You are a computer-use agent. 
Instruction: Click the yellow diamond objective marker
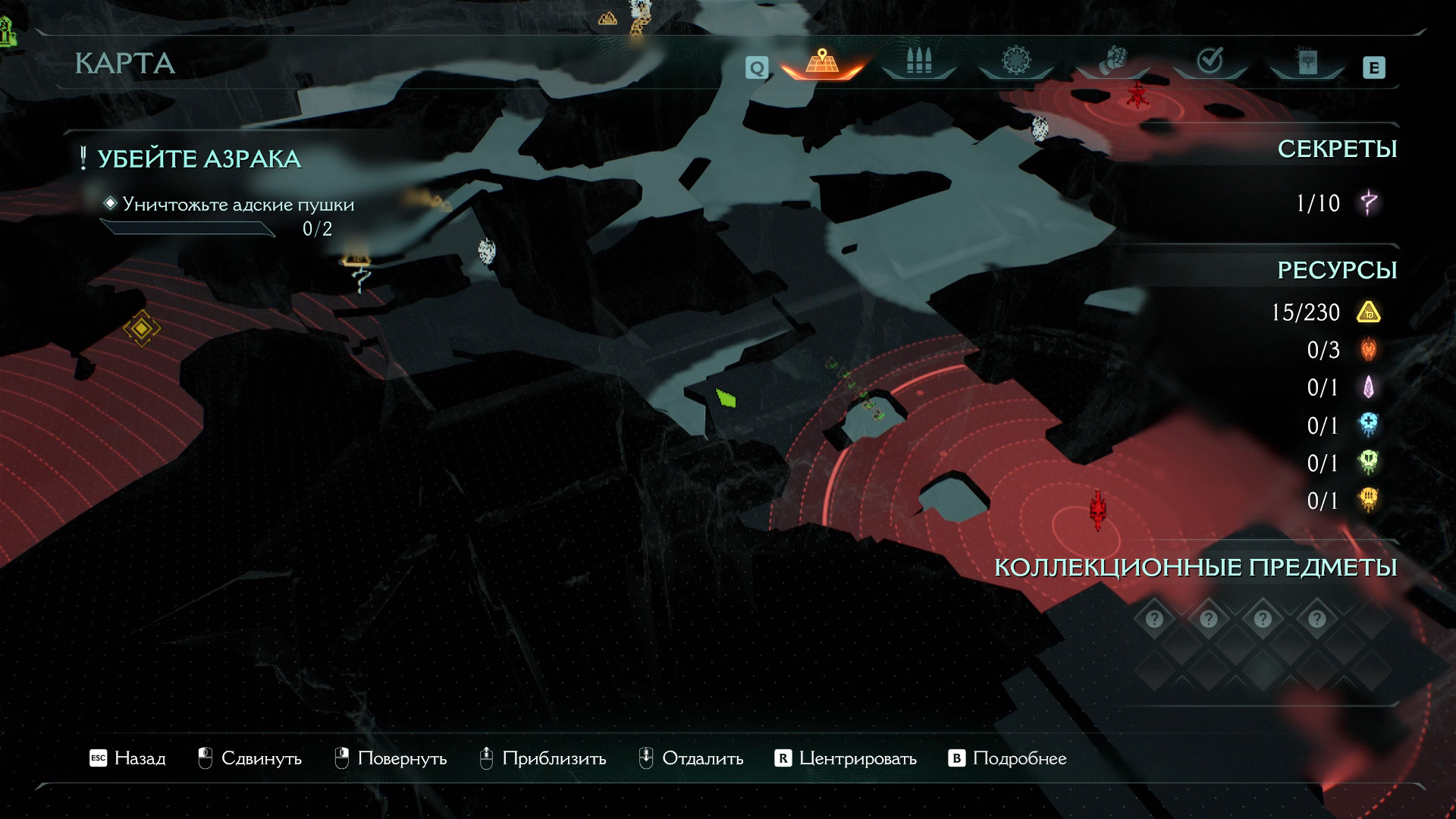[x=142, y=328]
